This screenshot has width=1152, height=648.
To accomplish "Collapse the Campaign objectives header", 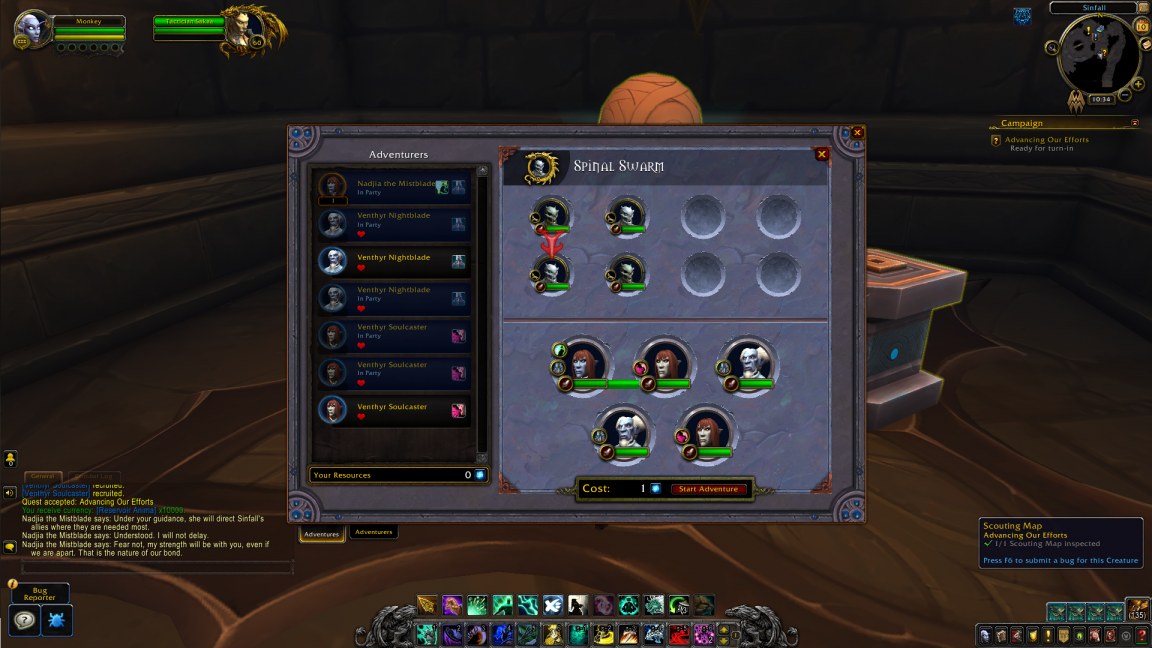I will point(1135,123).
